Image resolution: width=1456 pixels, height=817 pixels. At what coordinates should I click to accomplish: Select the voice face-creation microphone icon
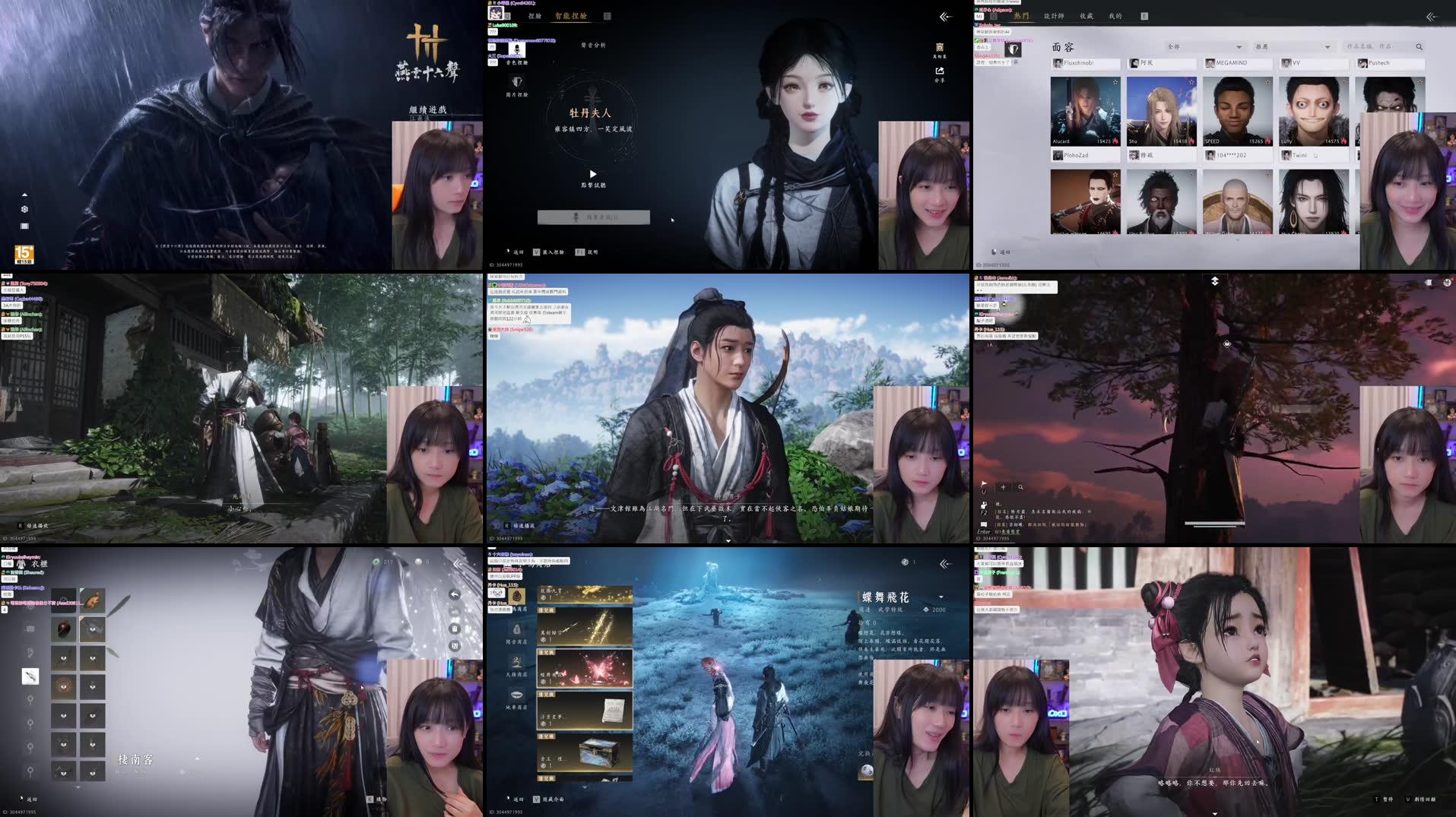tap(517, 50)
